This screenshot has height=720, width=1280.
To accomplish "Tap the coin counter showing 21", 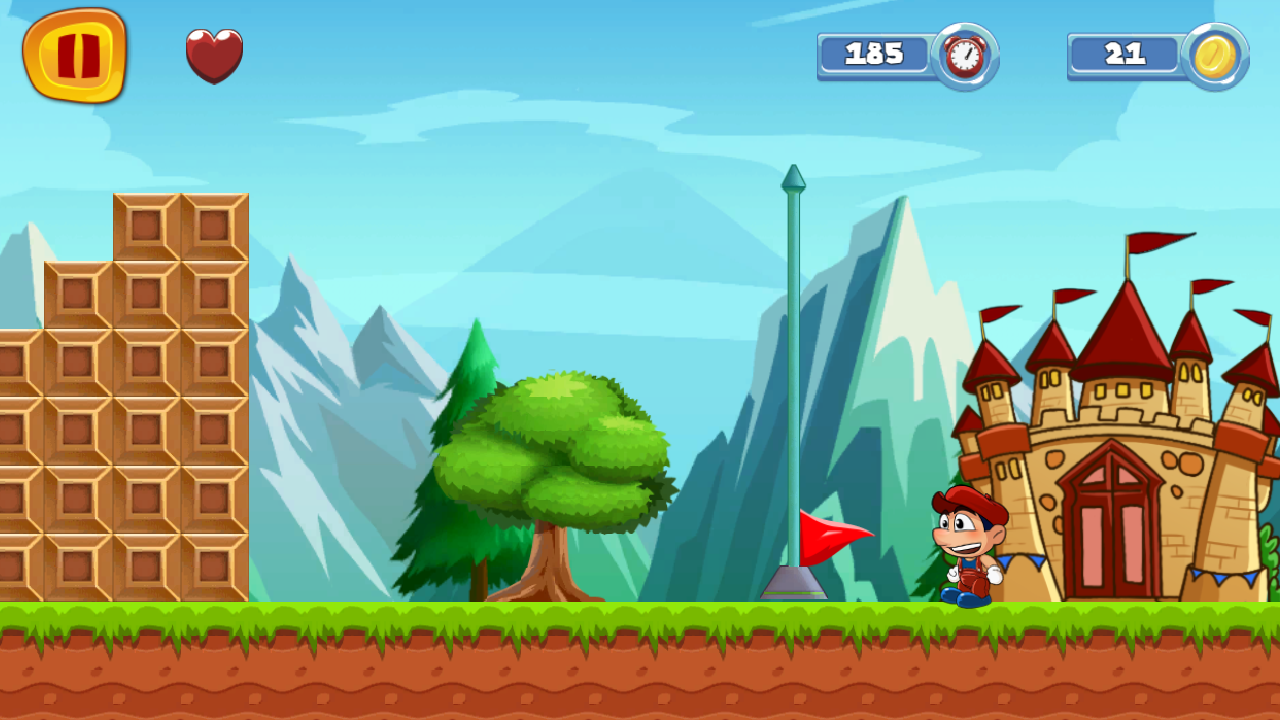I will click(x=1124, y=55).
